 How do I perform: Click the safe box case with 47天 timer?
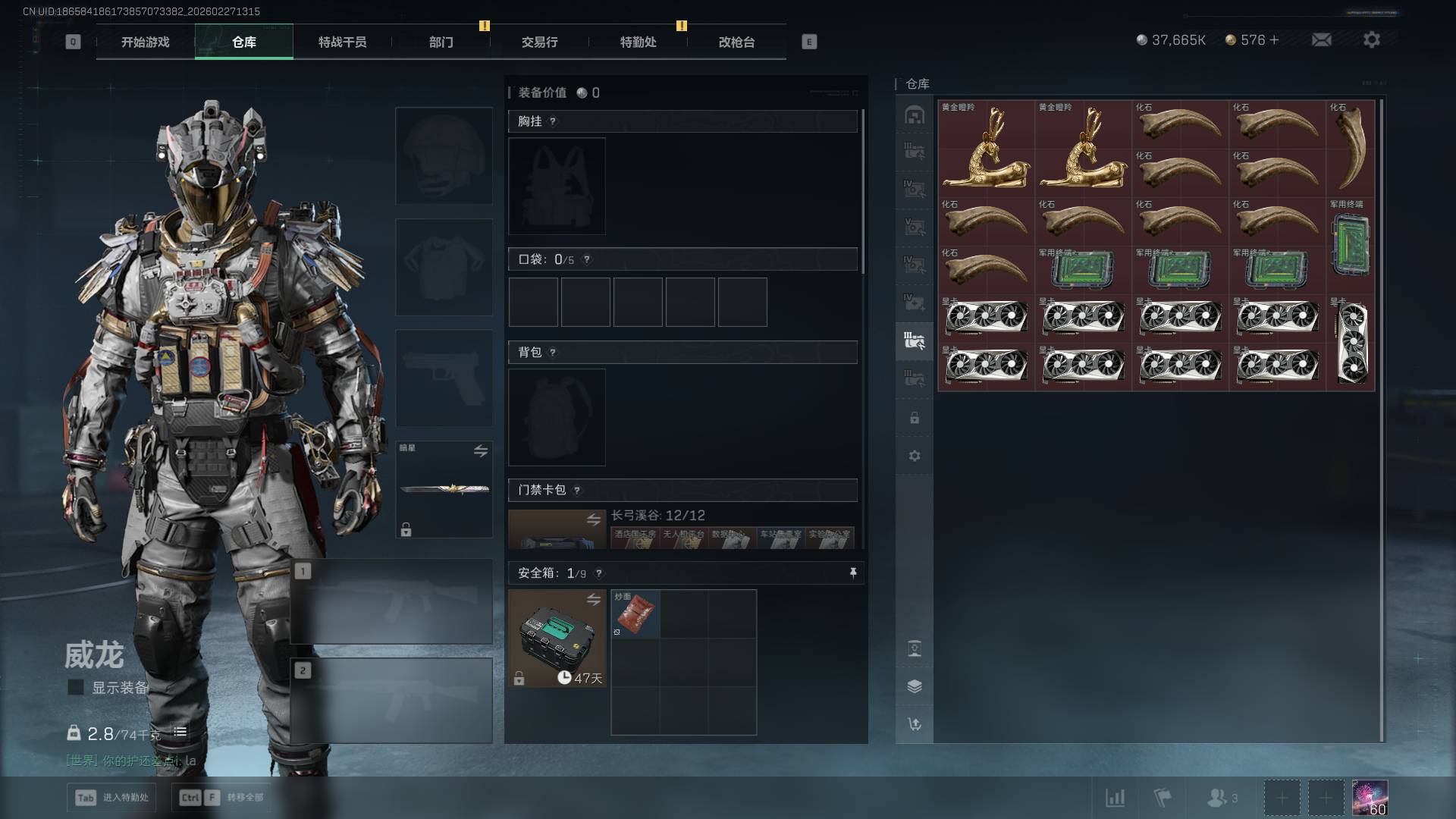557,639
